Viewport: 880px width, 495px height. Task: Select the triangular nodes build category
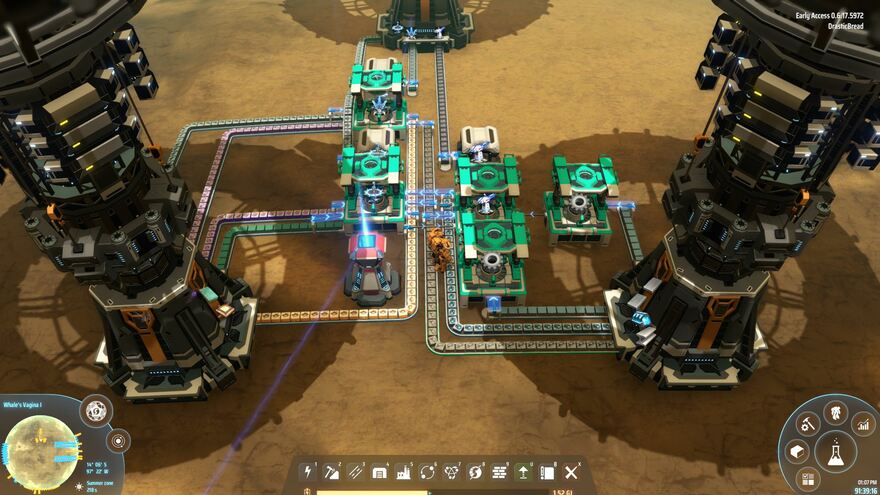pos(452,471)
